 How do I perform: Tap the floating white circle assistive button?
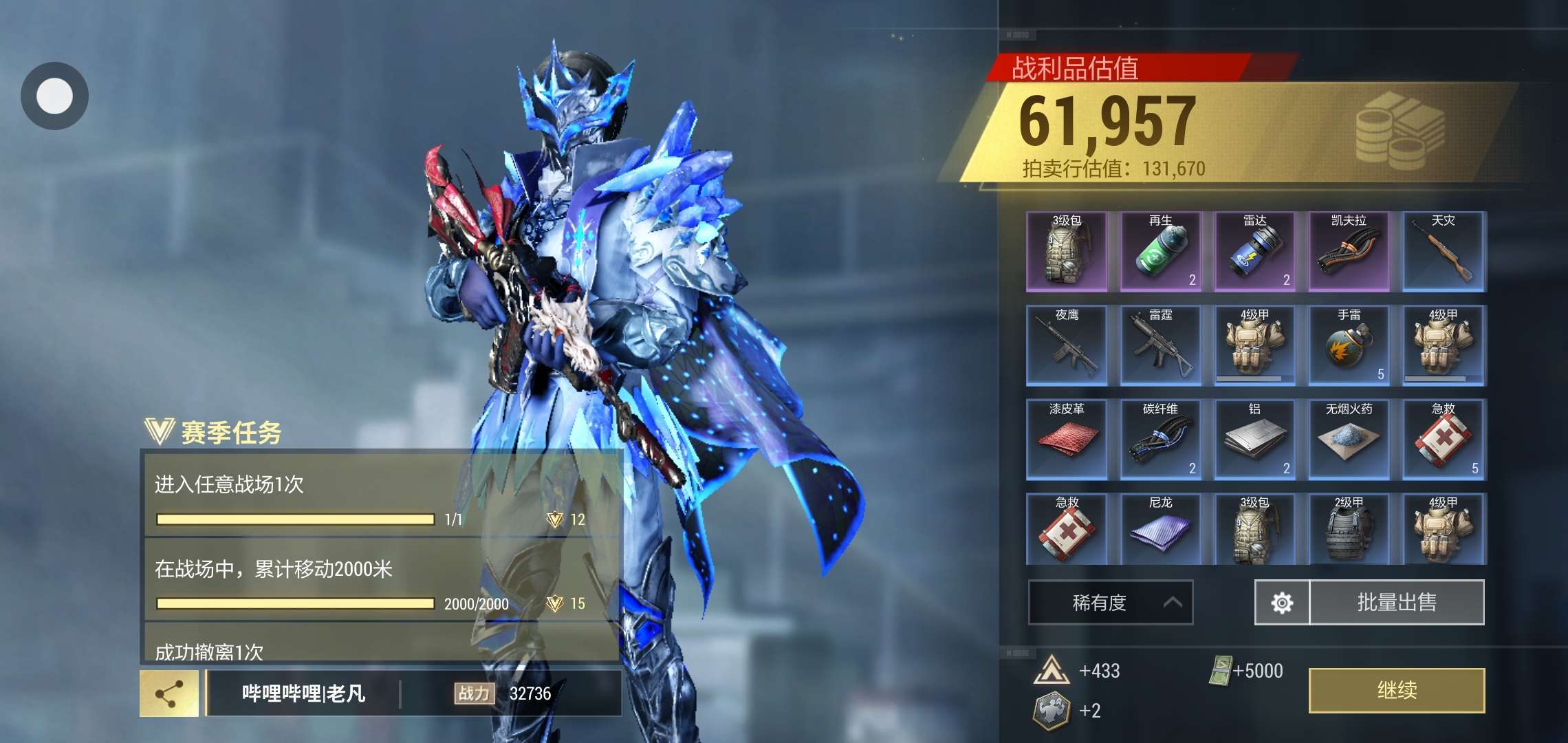tap(54, 96)
